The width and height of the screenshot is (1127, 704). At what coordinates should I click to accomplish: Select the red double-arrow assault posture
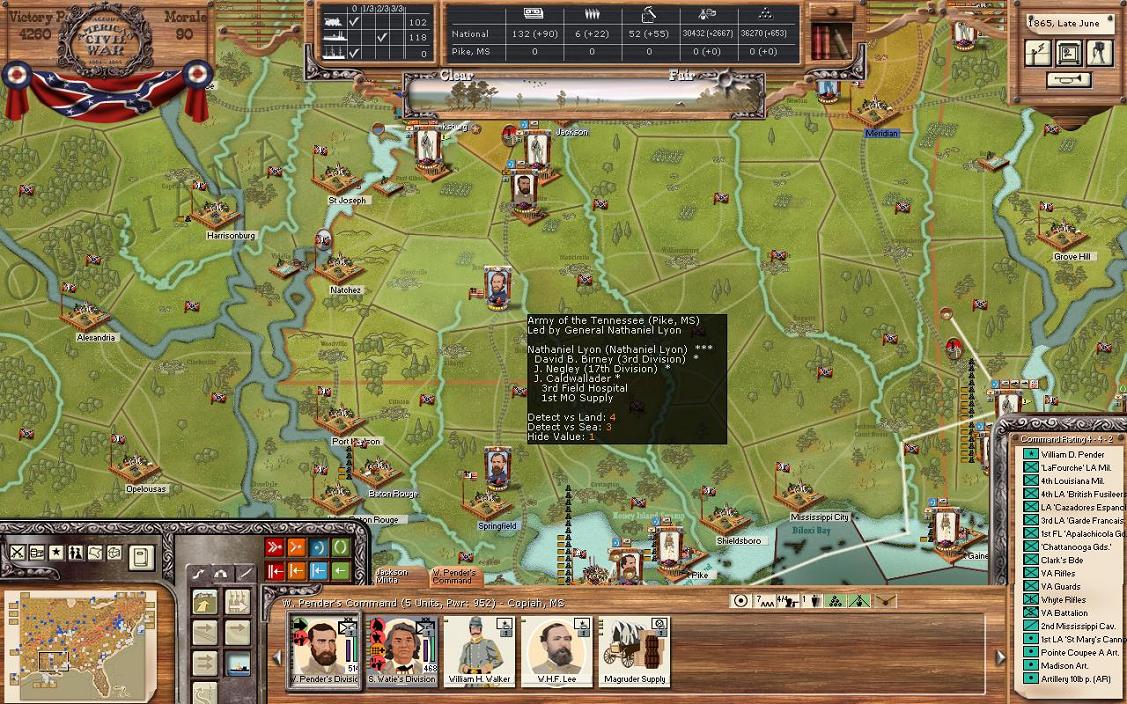pyautogui.click(x=275, y=547)
